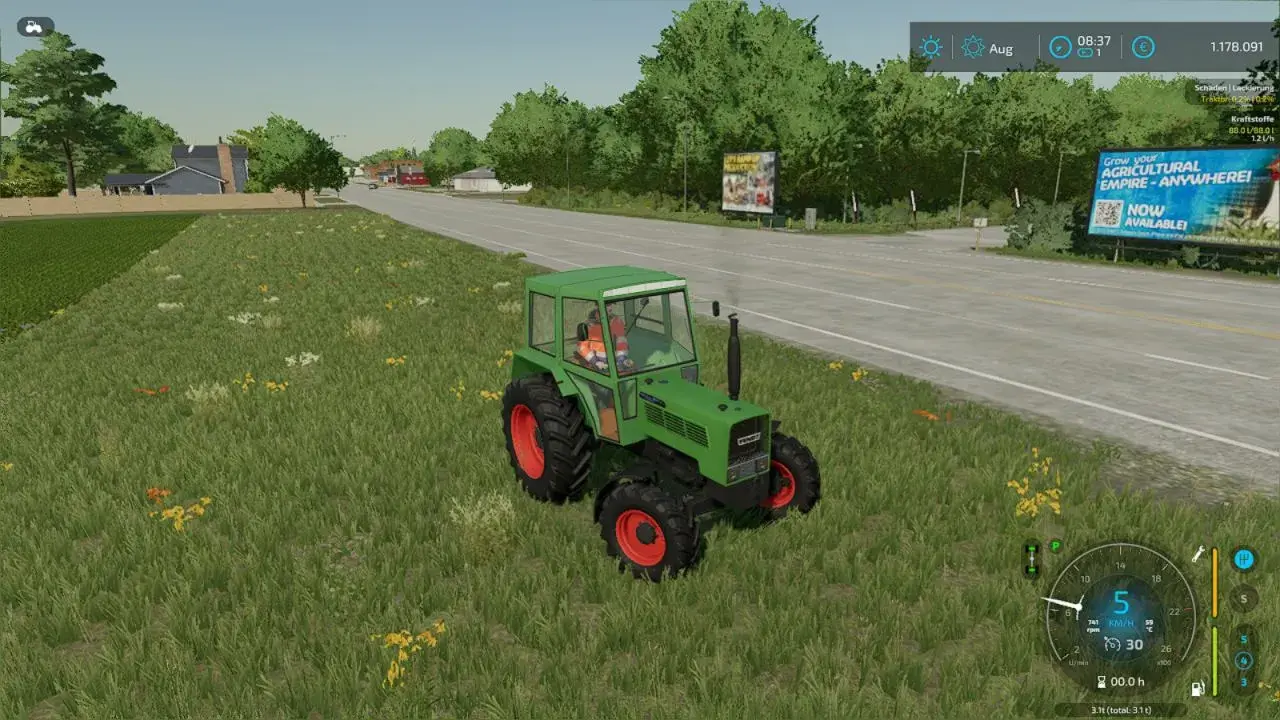Click the yellow fuel level bar

pyautogui.click(x=1214, y=583)
